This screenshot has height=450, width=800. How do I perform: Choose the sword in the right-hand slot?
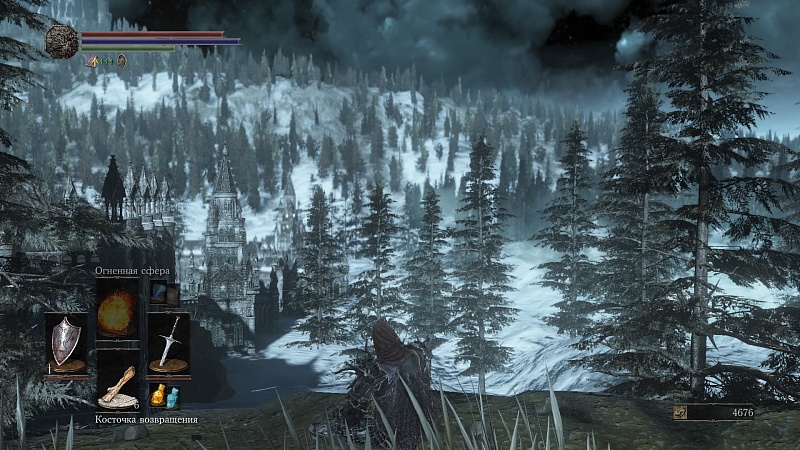tap(168, 342)
